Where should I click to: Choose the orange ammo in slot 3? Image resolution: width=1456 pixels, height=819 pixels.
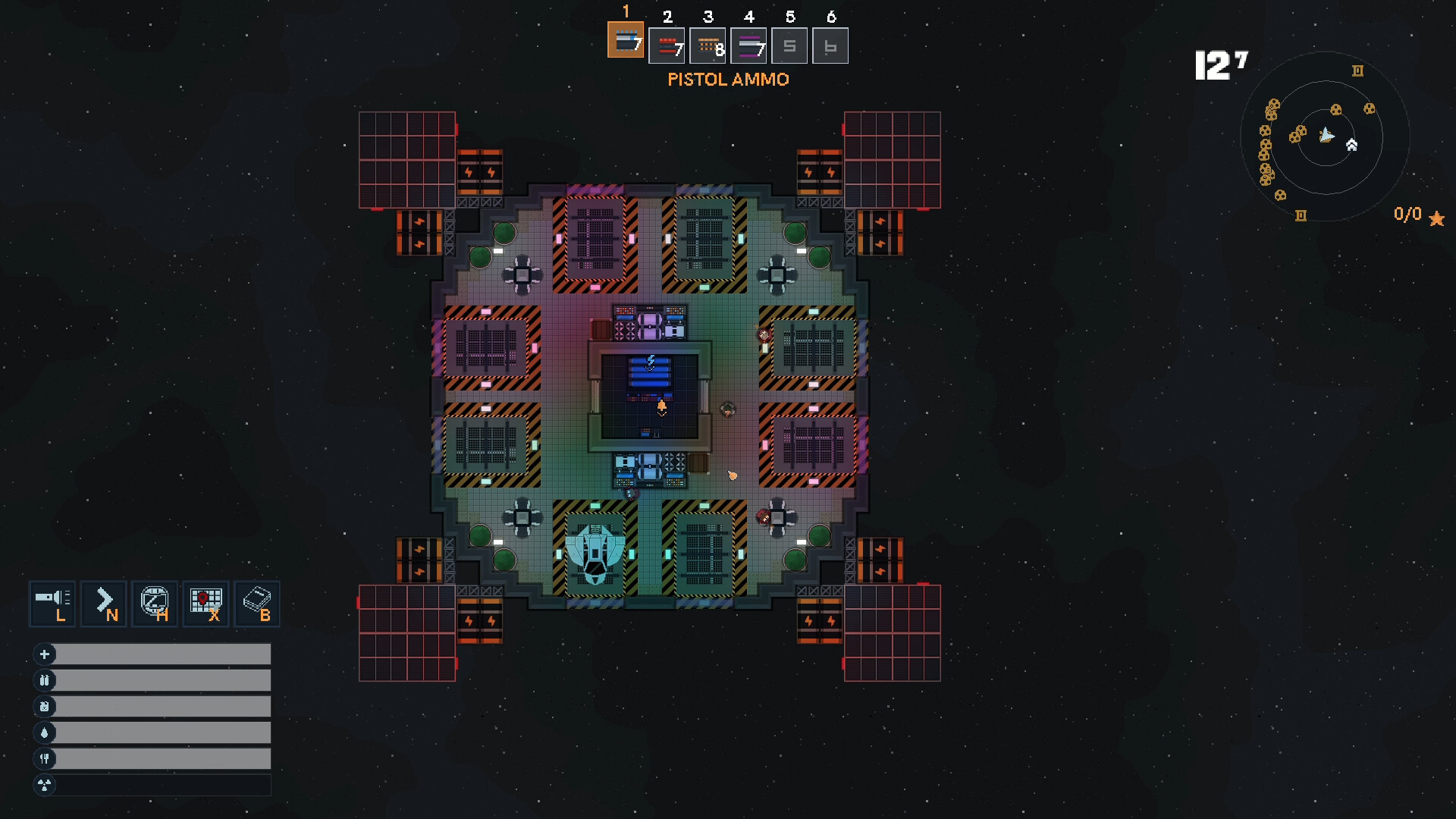[708, 46]
